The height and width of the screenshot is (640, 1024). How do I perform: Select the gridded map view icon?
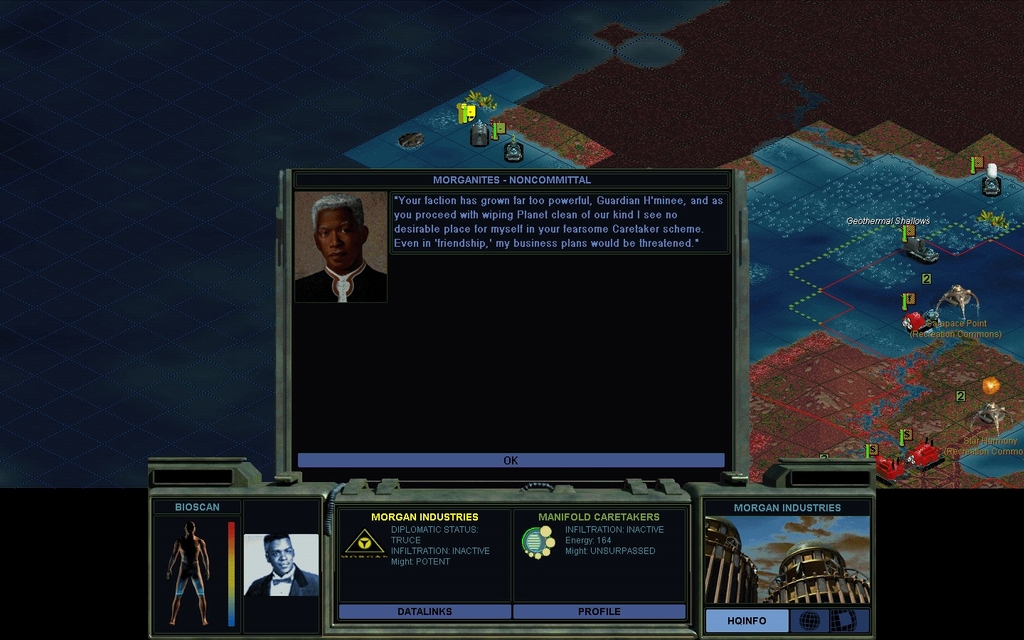tap(848, 621)
